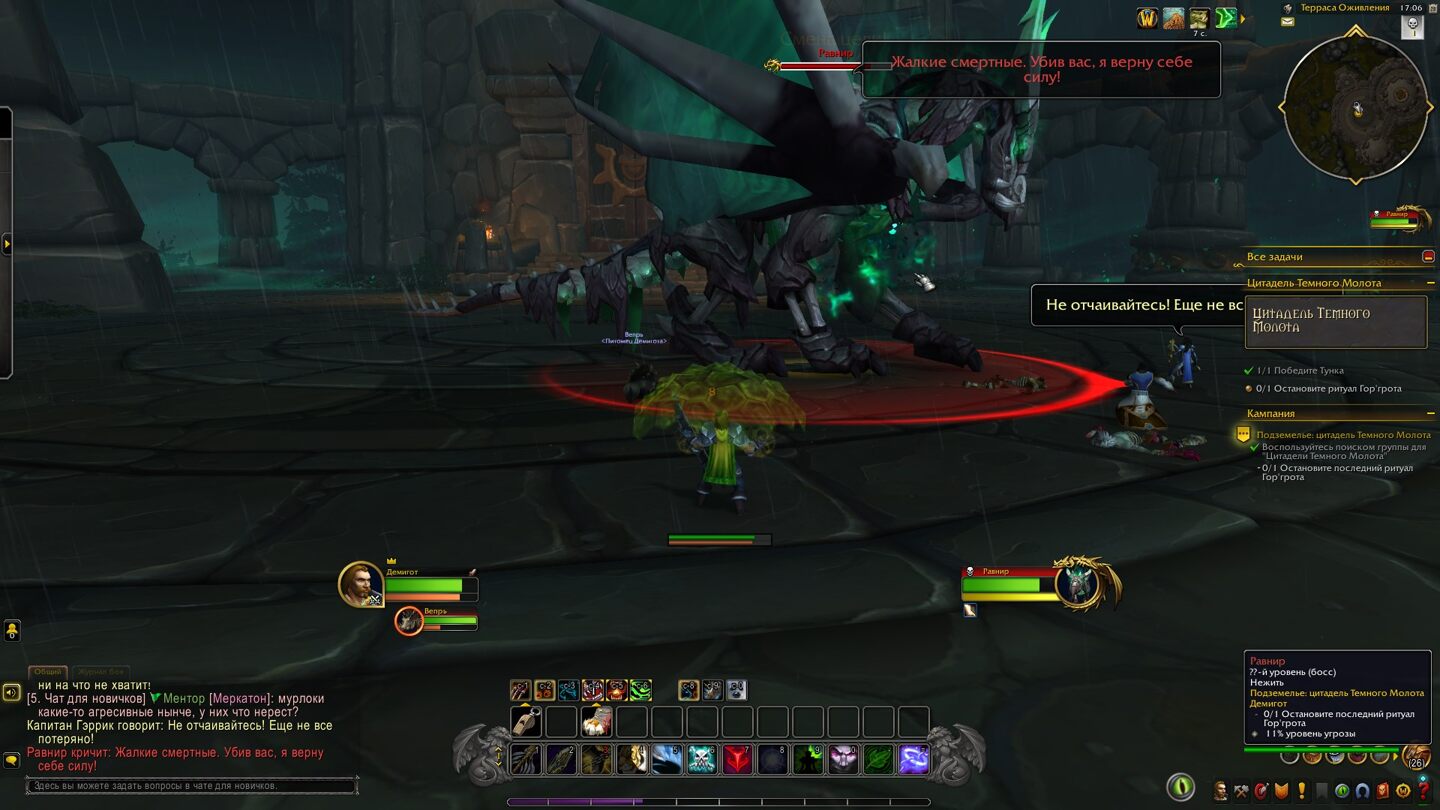Open the main backpack bag

(x=1415, y=757)
